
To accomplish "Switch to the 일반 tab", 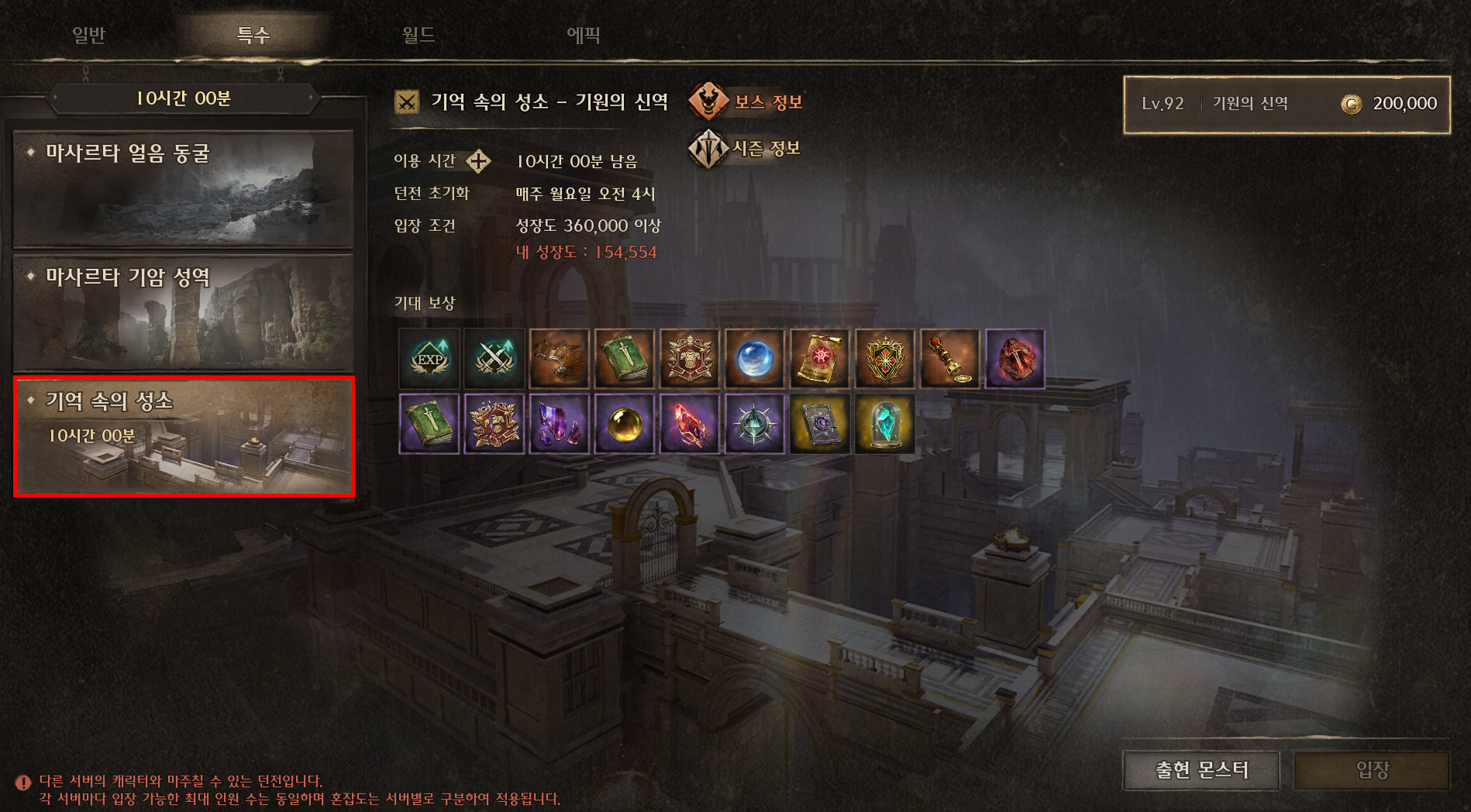I will click(x=88, y=35).
